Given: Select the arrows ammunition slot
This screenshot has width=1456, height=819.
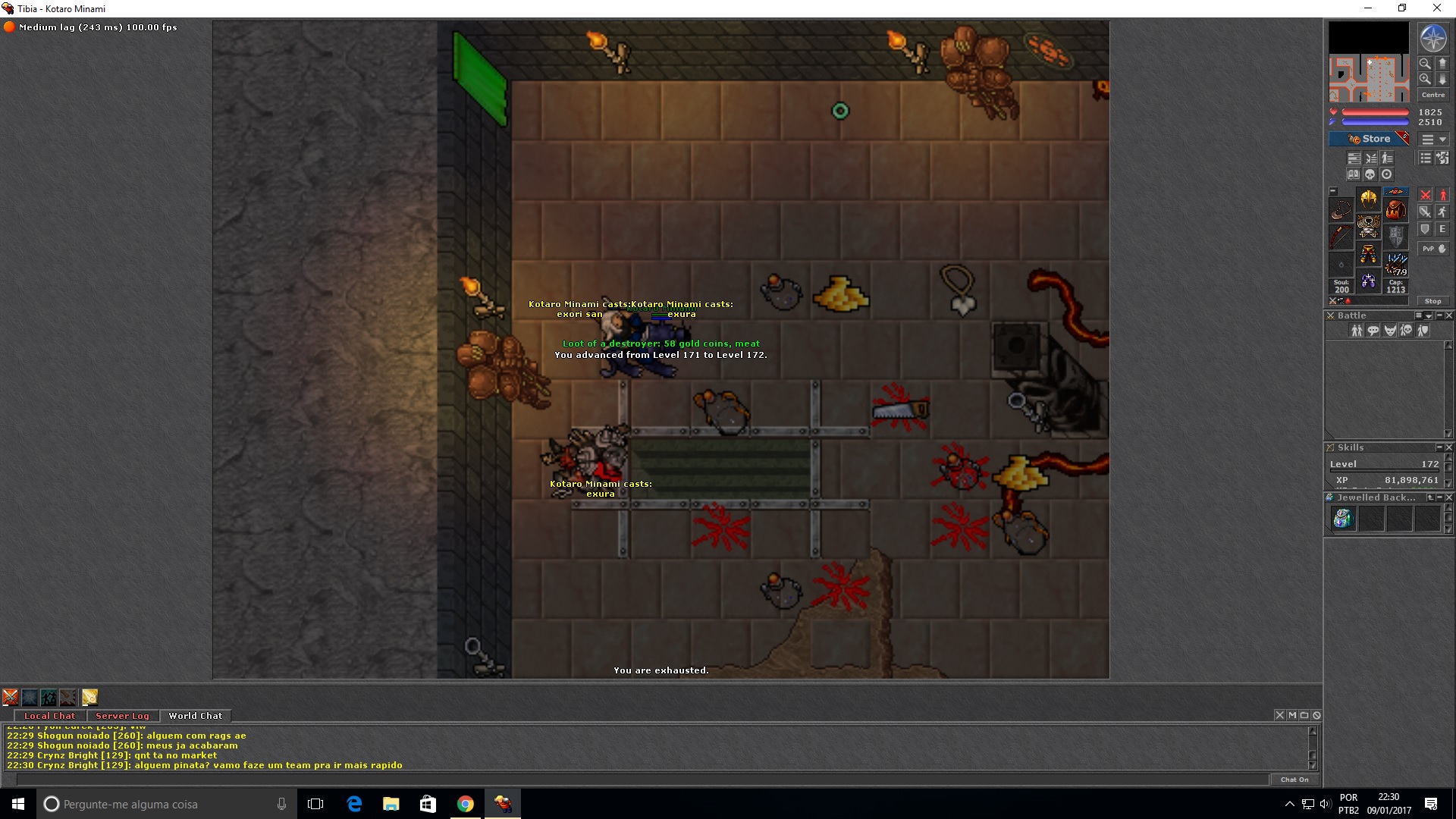Looking at the screenshot, I should coord(1395,263).
